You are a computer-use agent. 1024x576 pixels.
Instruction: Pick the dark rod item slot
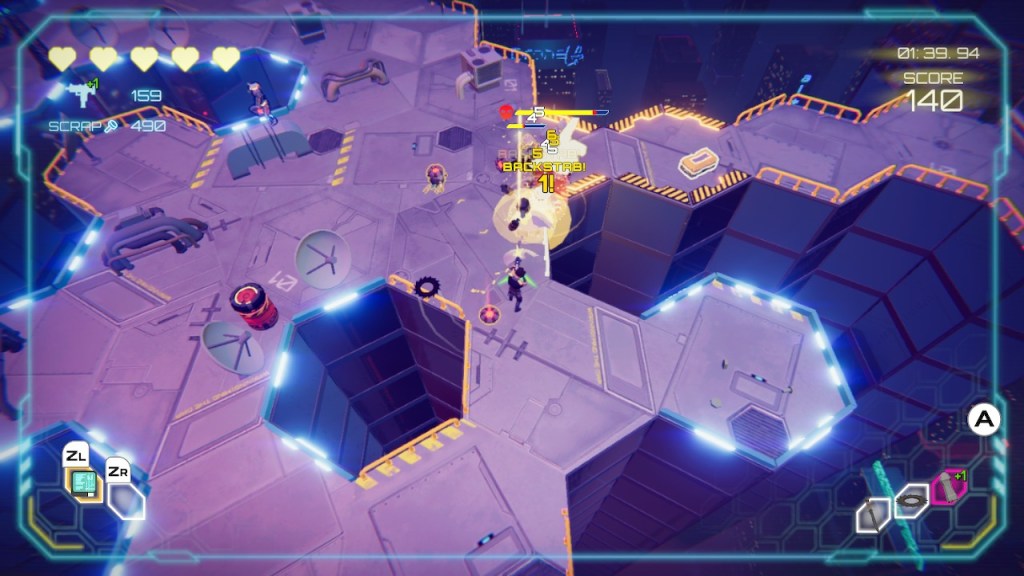point(873,515)
